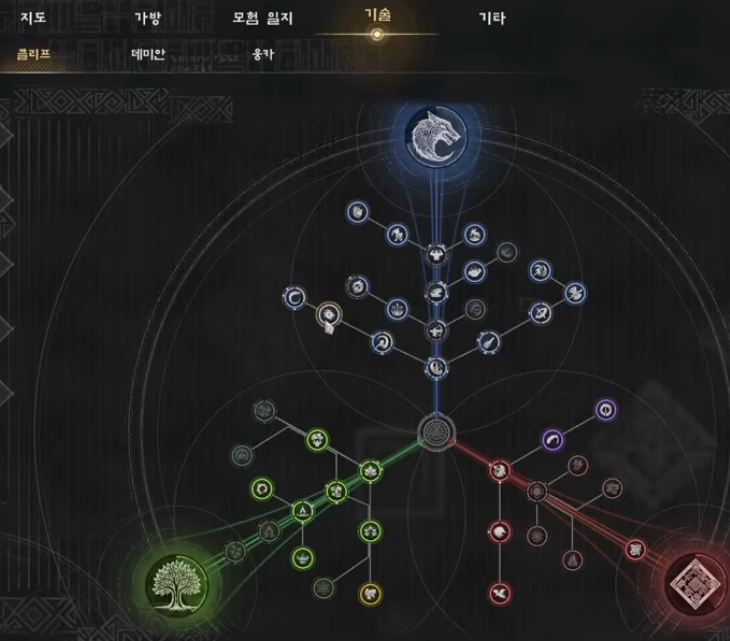Open the 모험 일지 journal tab
The image size is (730, 641).
click(261, 18)
